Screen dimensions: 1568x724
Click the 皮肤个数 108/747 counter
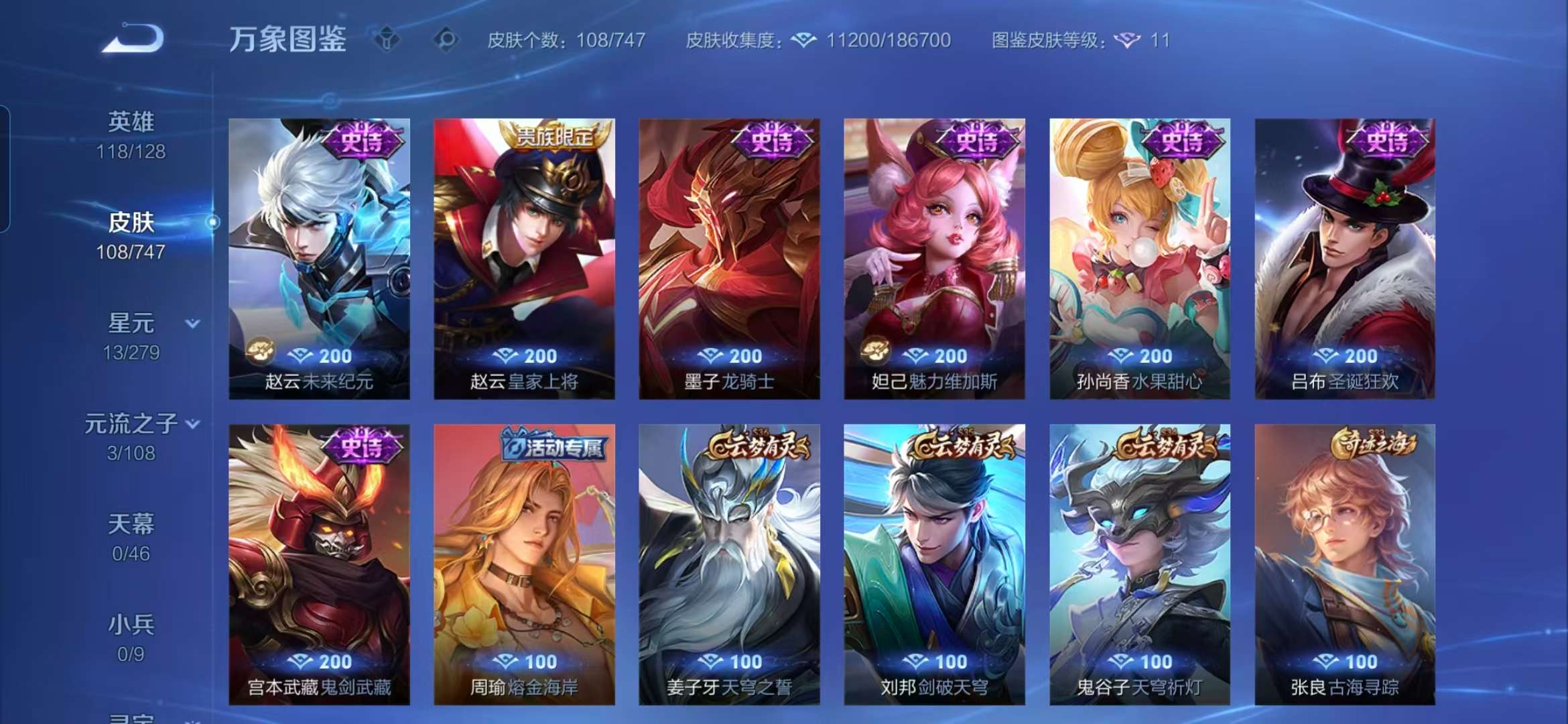565,41
